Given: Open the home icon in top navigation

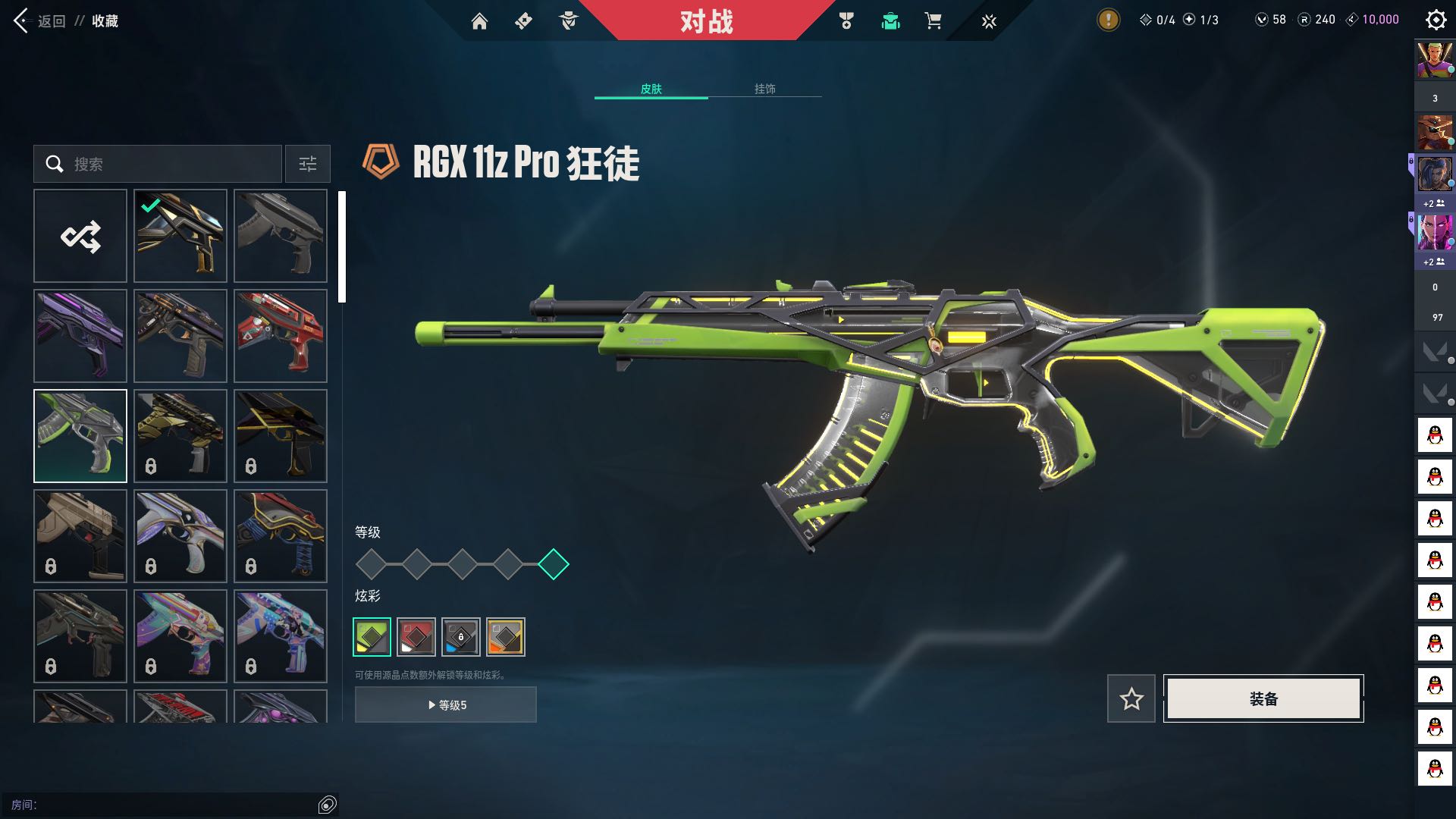Looking at the screenshot, I should pyautogui.click(x=479, y=21).
